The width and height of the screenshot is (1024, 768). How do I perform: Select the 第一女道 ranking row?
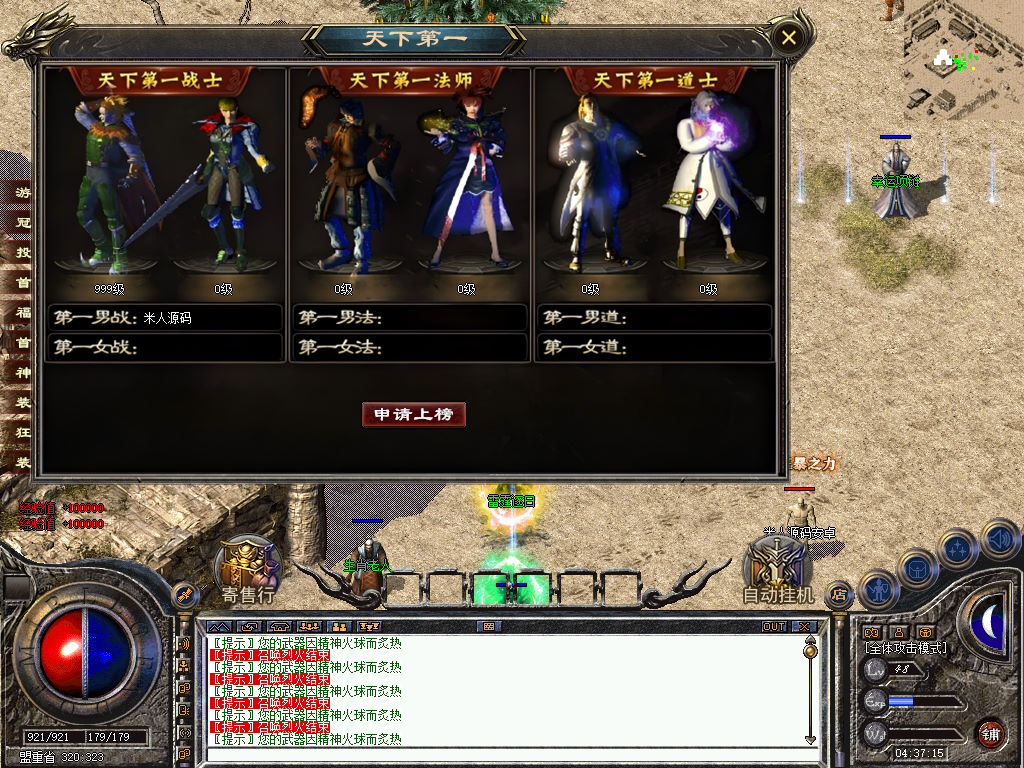pyautogui.click(x=654, y=348)
